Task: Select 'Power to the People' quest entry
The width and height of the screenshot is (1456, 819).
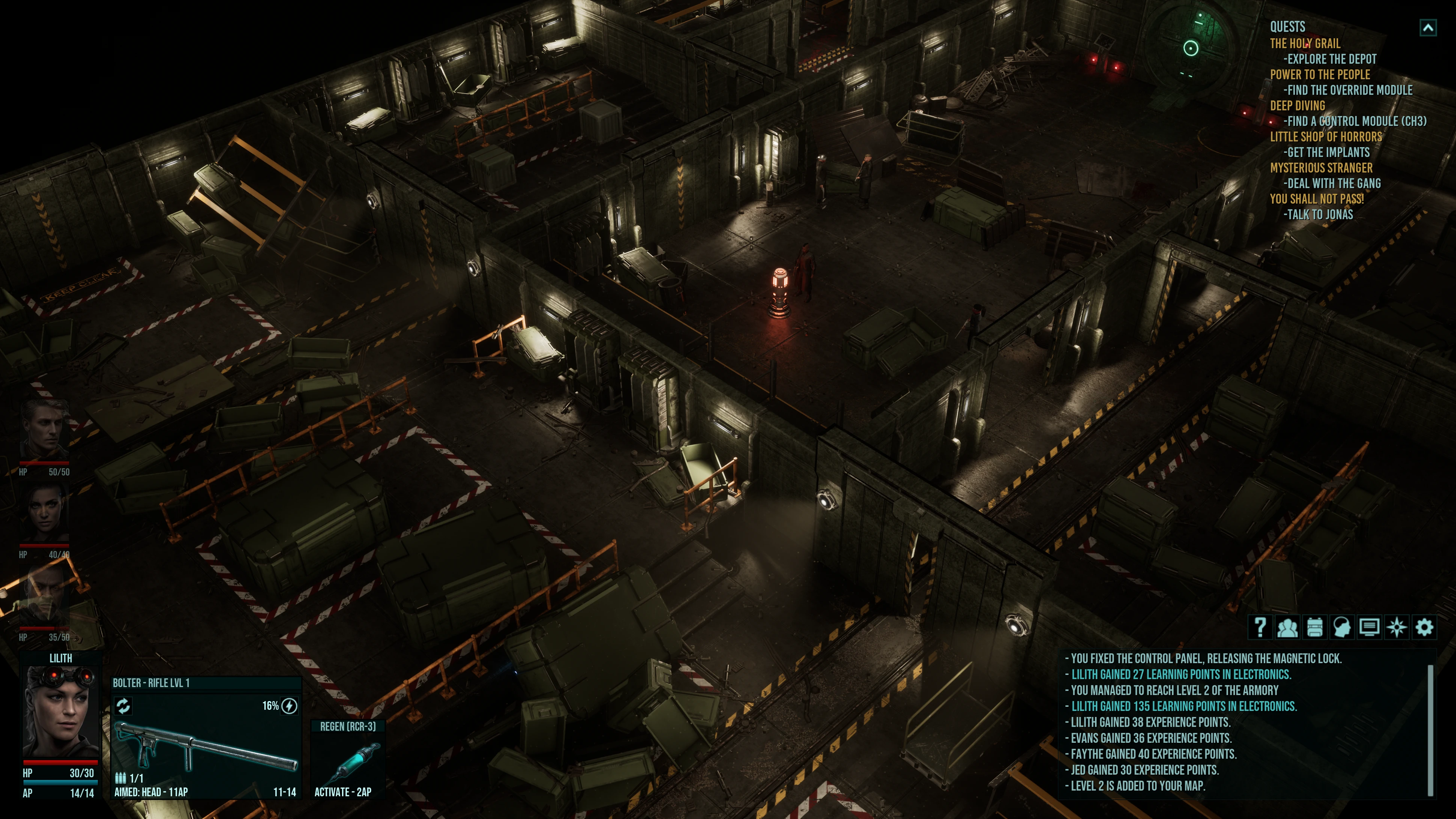Action: pyautogui.click(x=1319, y=75)
